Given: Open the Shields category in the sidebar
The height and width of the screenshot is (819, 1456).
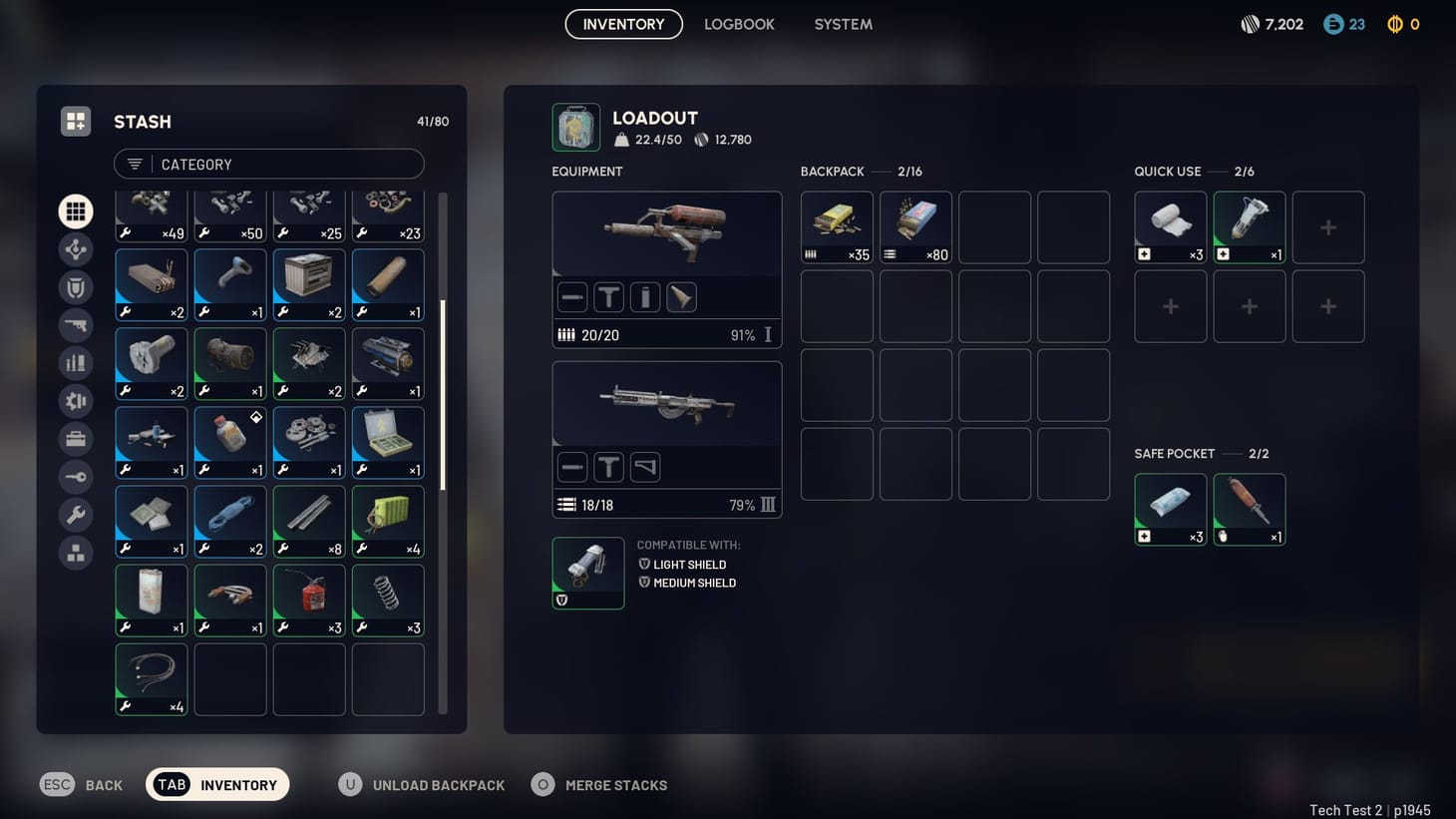Looking at the screenshot, I should point(76,286).
